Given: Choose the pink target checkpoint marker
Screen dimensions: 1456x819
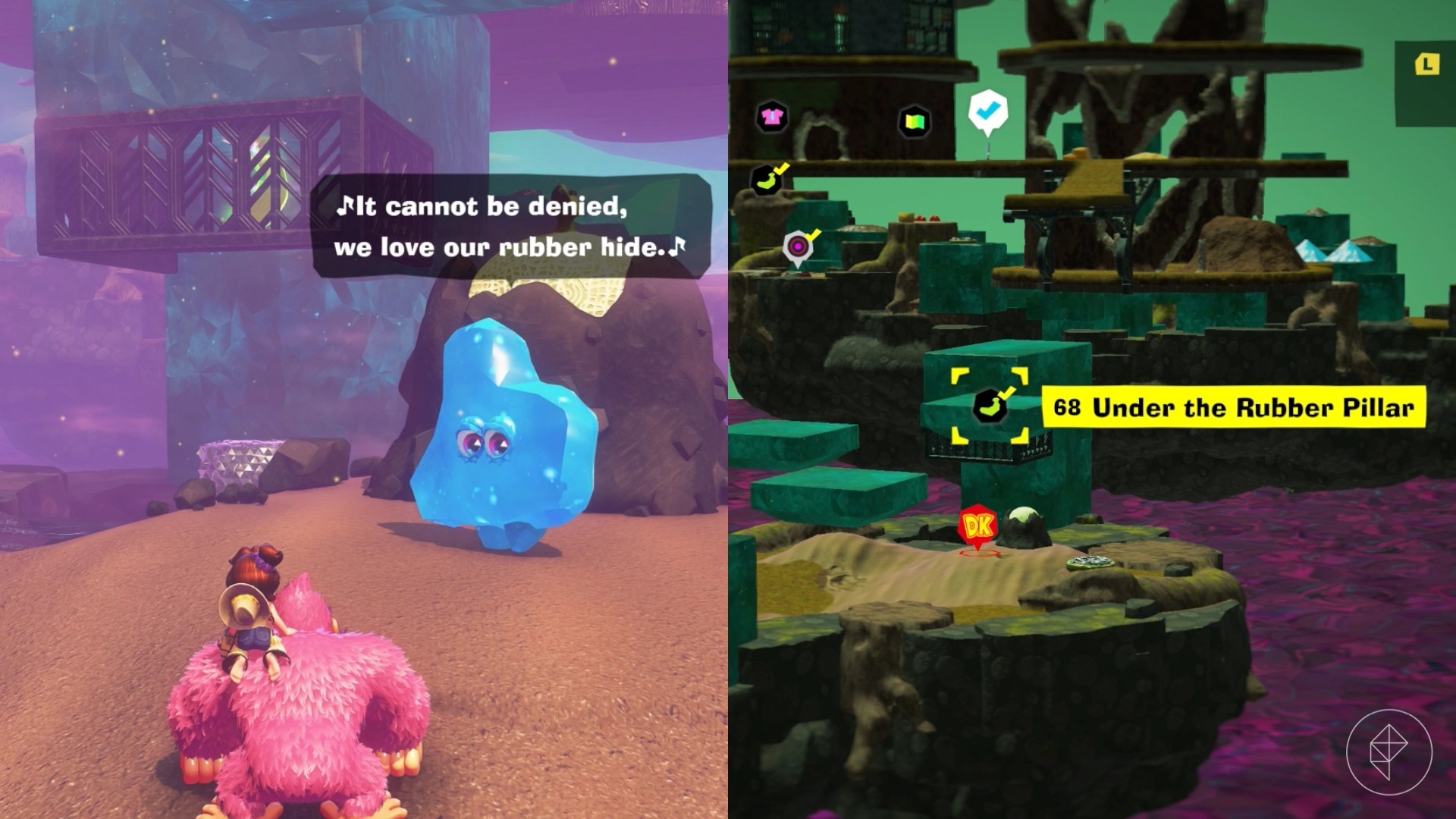Looking at the screenshot, I should [798, 246].
